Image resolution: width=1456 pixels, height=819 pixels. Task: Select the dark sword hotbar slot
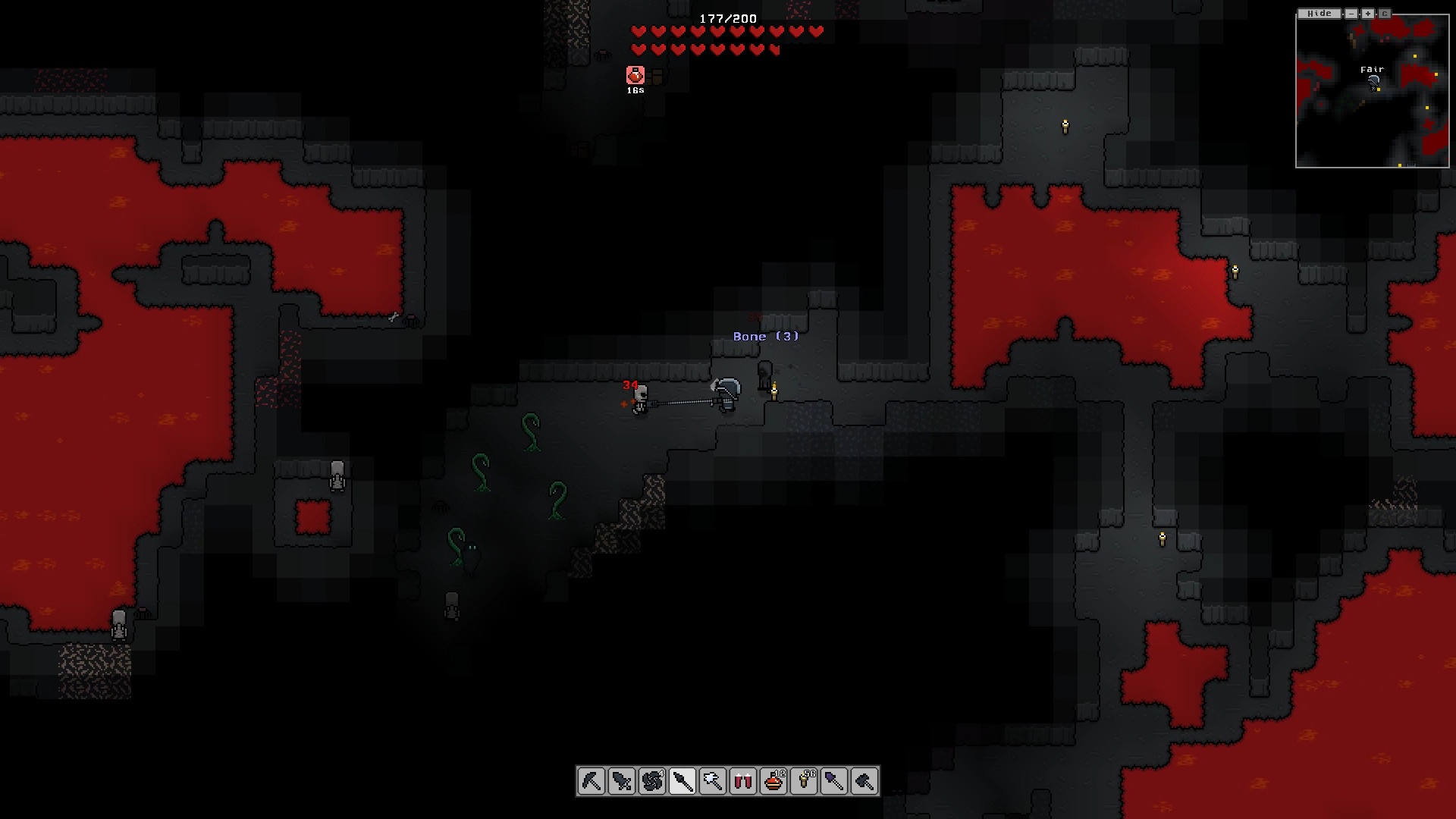[622, 781]
